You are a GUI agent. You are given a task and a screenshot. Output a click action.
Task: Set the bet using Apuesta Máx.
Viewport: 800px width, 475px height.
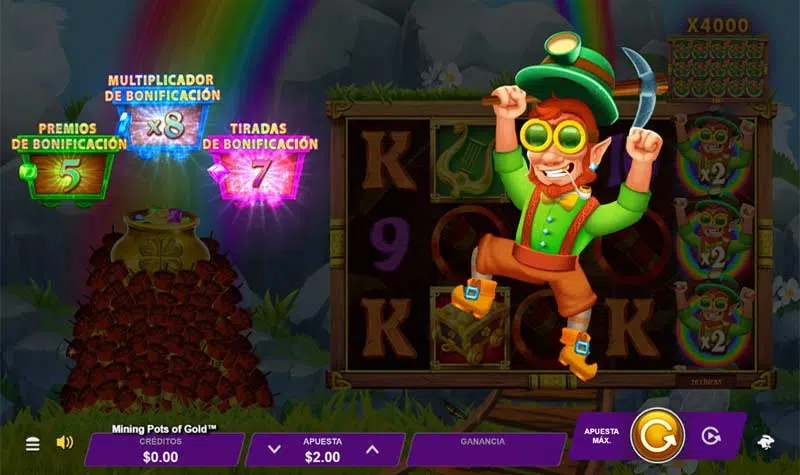click(x=601, y=436)
